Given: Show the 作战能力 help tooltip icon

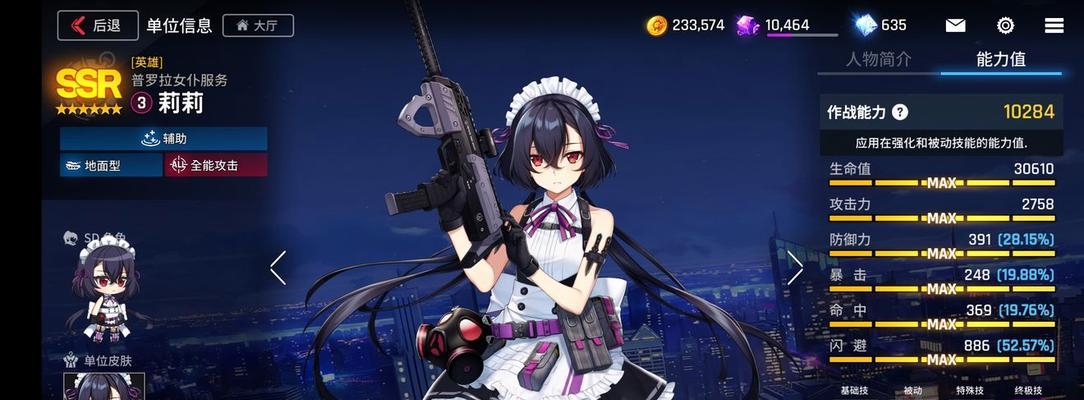Looking at the screenshot, I should pos(900,113).
